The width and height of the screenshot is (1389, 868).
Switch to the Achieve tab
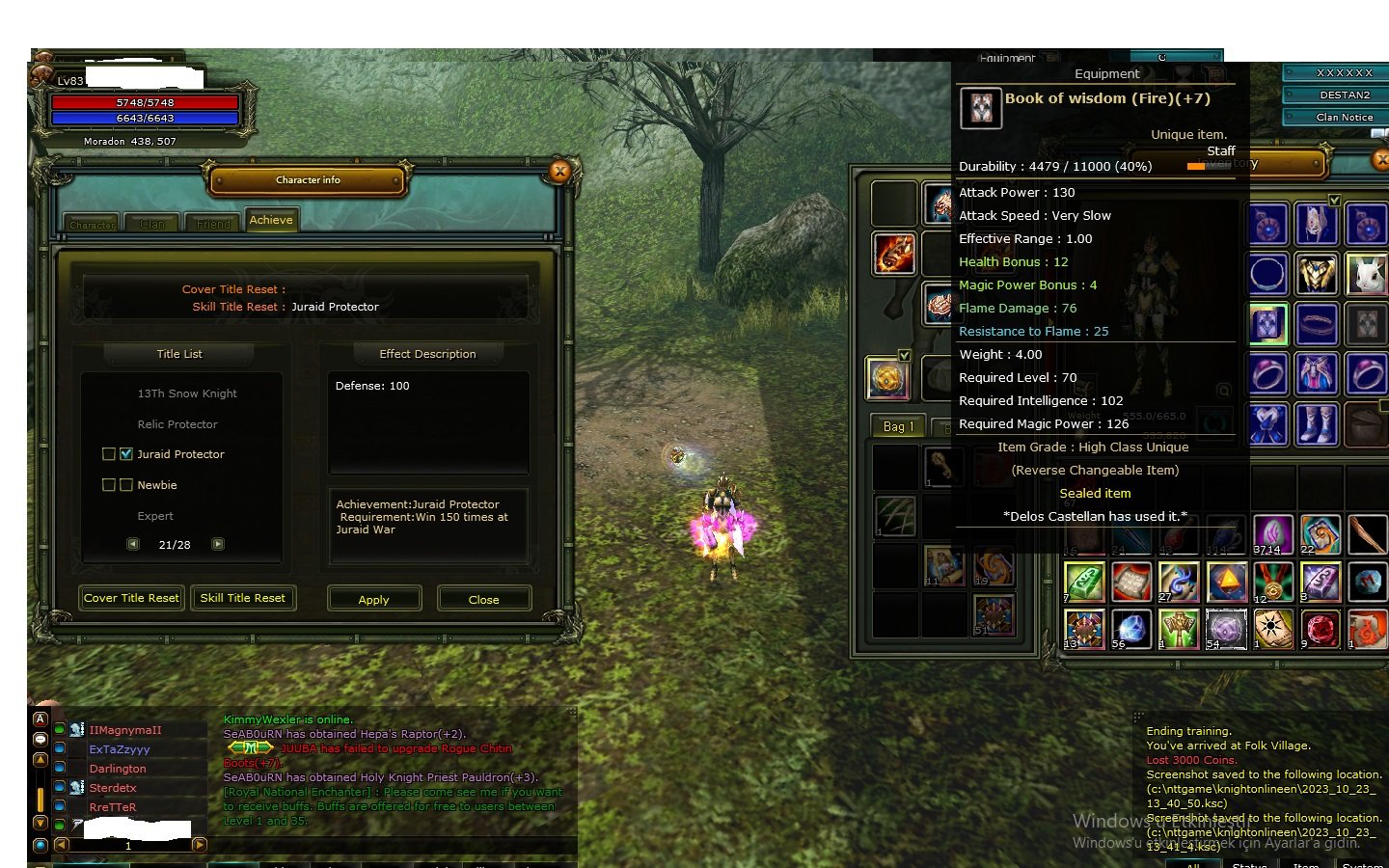click(271, 220)
